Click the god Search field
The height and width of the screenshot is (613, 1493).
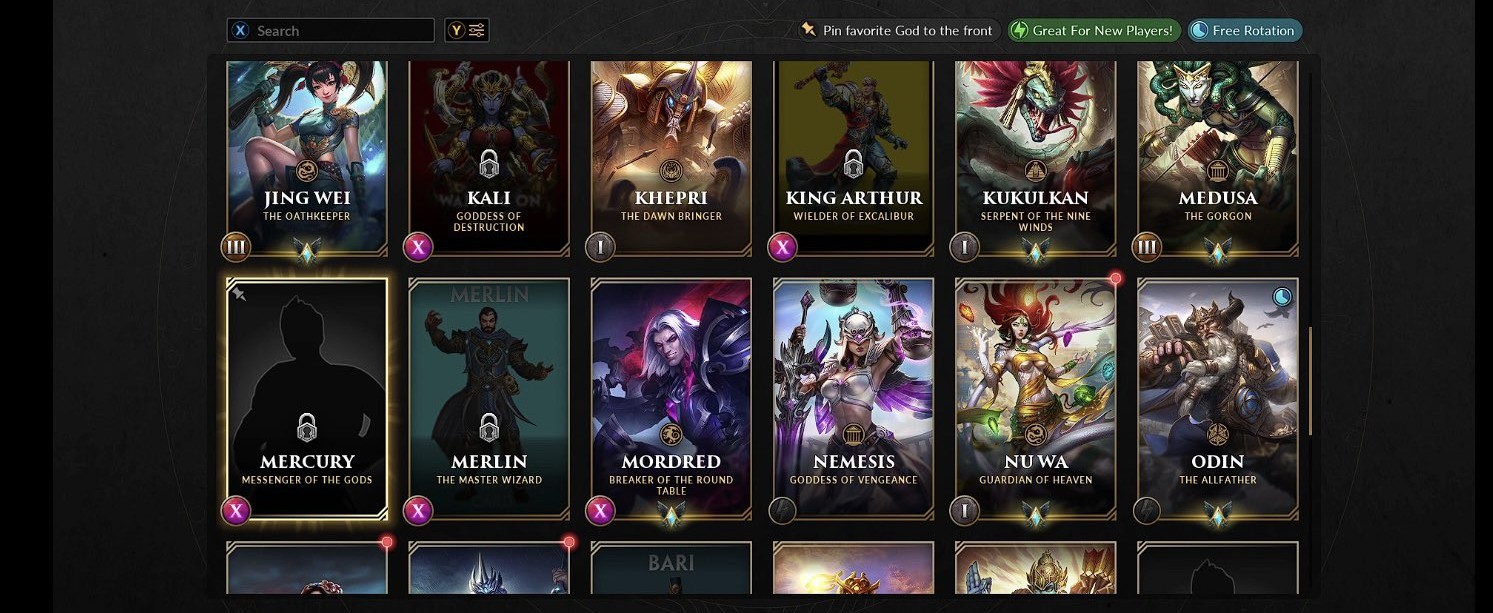tap(340, 31)
